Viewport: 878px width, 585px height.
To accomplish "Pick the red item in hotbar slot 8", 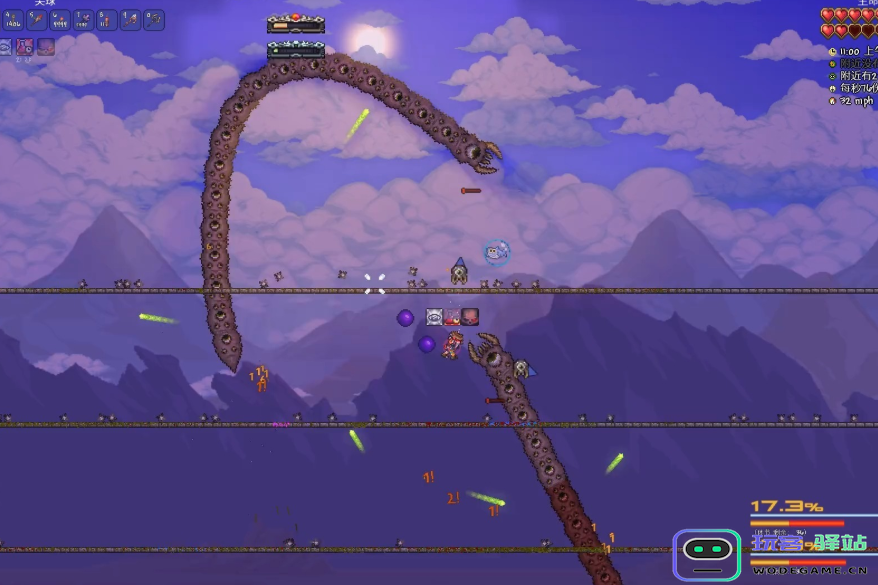I will coord(107,20).
